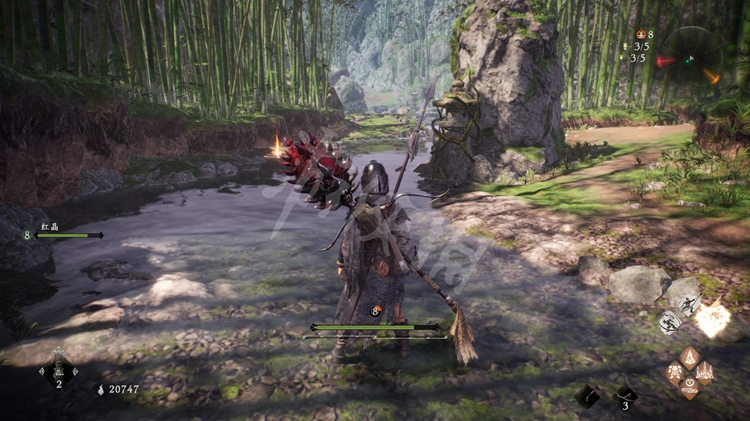The image size is (750, 421).
Task: Activate the left diamond spell icon
Action: pyautogui.click(x=675, y=372)
